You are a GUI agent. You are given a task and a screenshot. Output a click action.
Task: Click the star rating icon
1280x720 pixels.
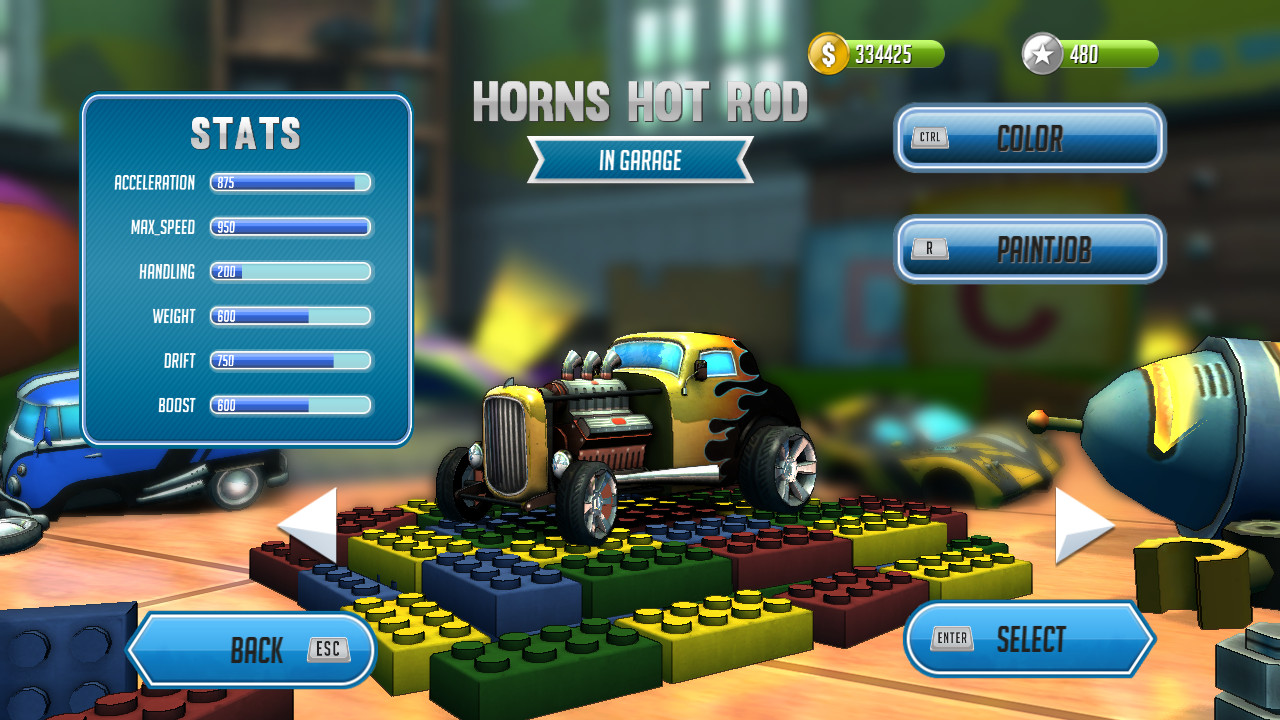(1043, 54)
